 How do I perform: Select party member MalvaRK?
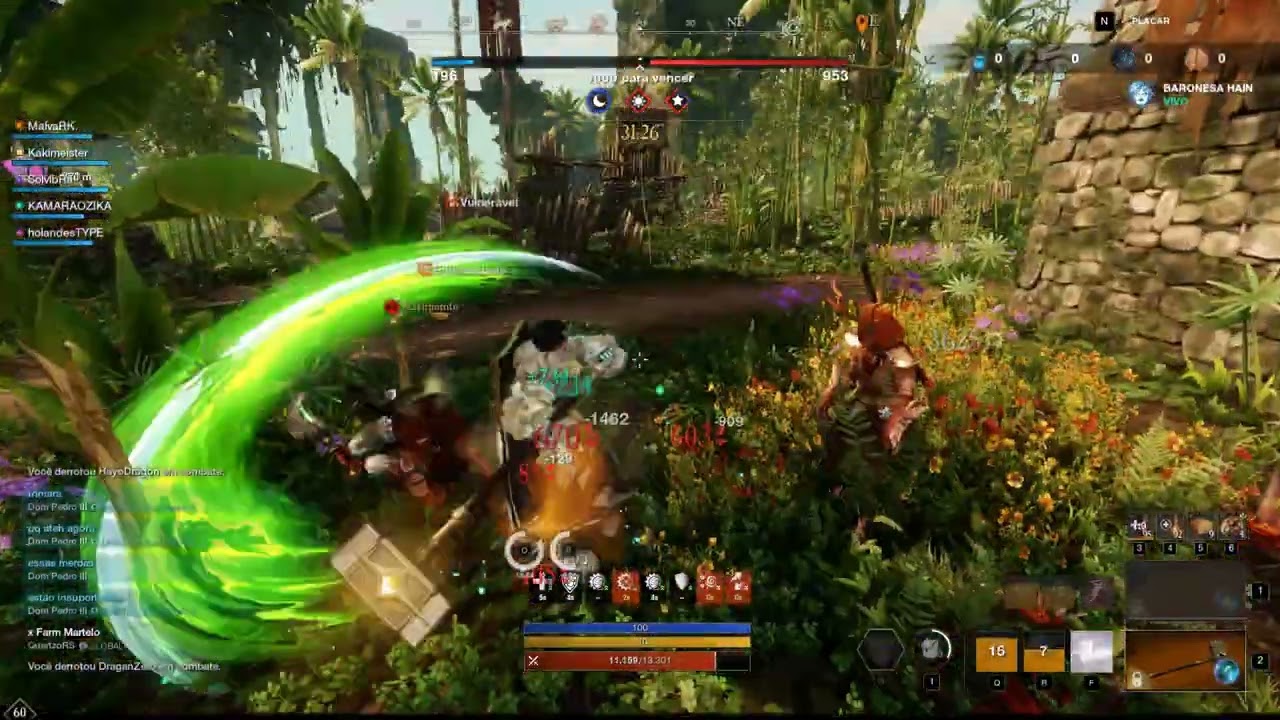[x=51, y=126]
